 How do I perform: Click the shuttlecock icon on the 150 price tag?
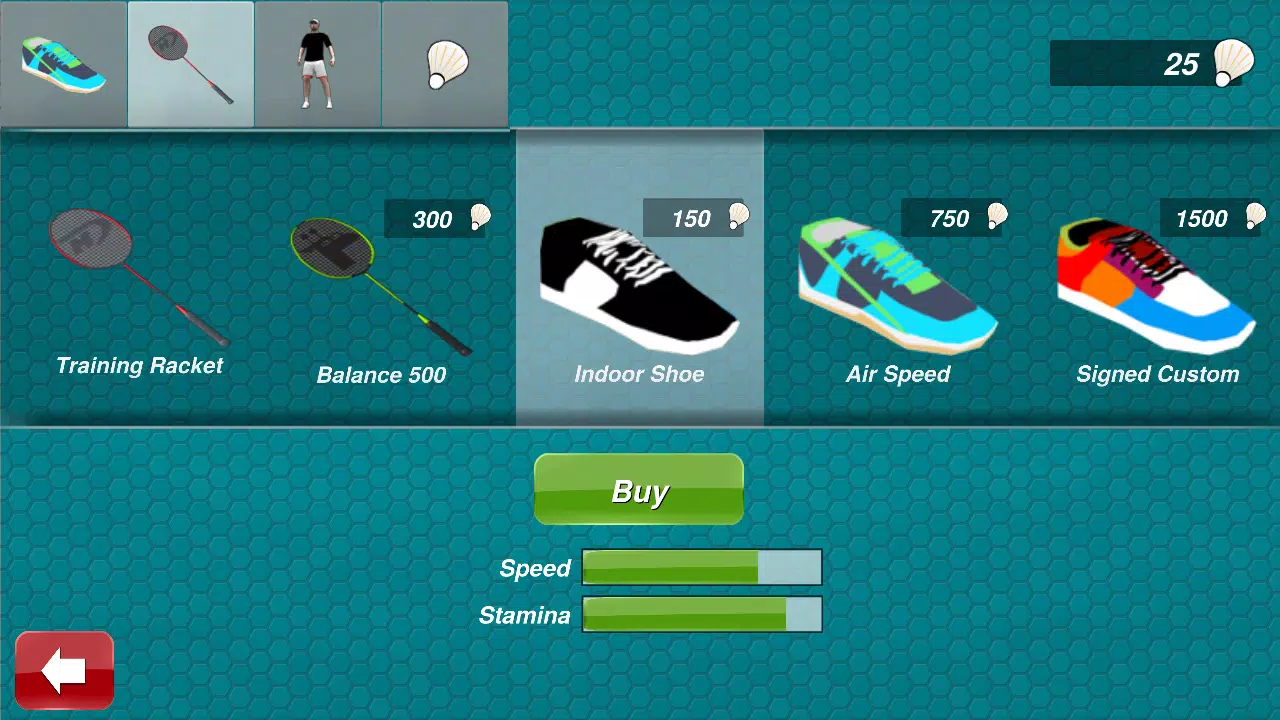(x=738, y=218)
